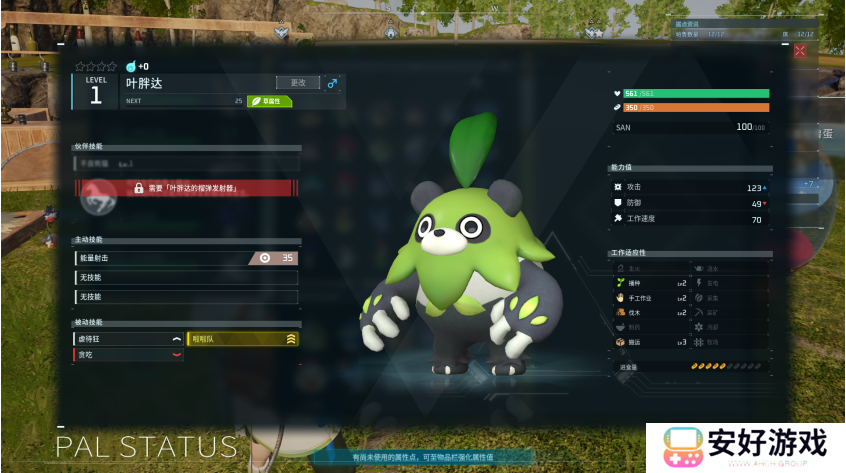Choose the 虐待狂 passive skill
This screenshot has height=473, width=846.
129,339
